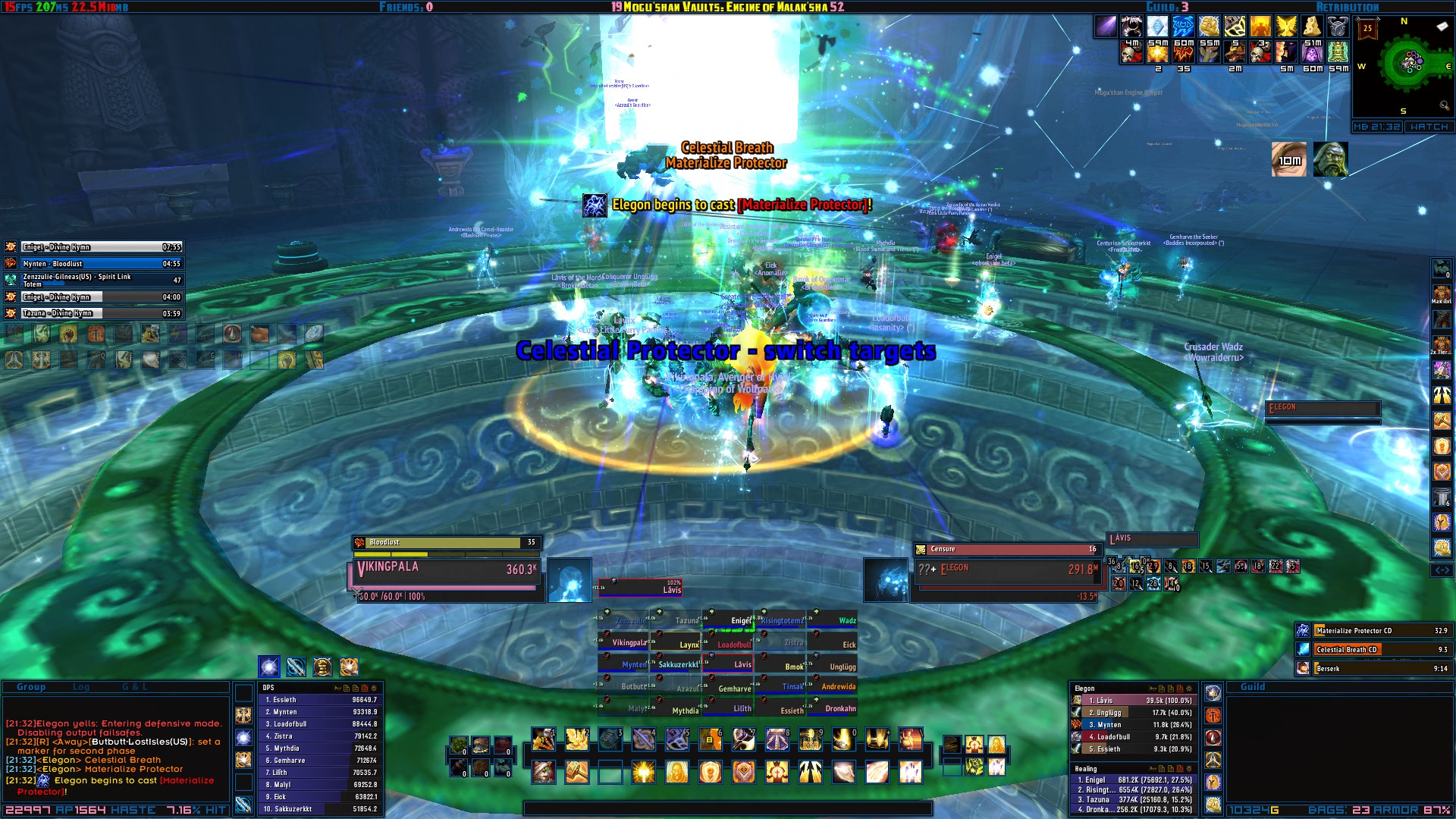Open the Guild chat panel tab
Image resolution: width=1456 pixels, height=819 pixels.
[x=1253, y=687]
